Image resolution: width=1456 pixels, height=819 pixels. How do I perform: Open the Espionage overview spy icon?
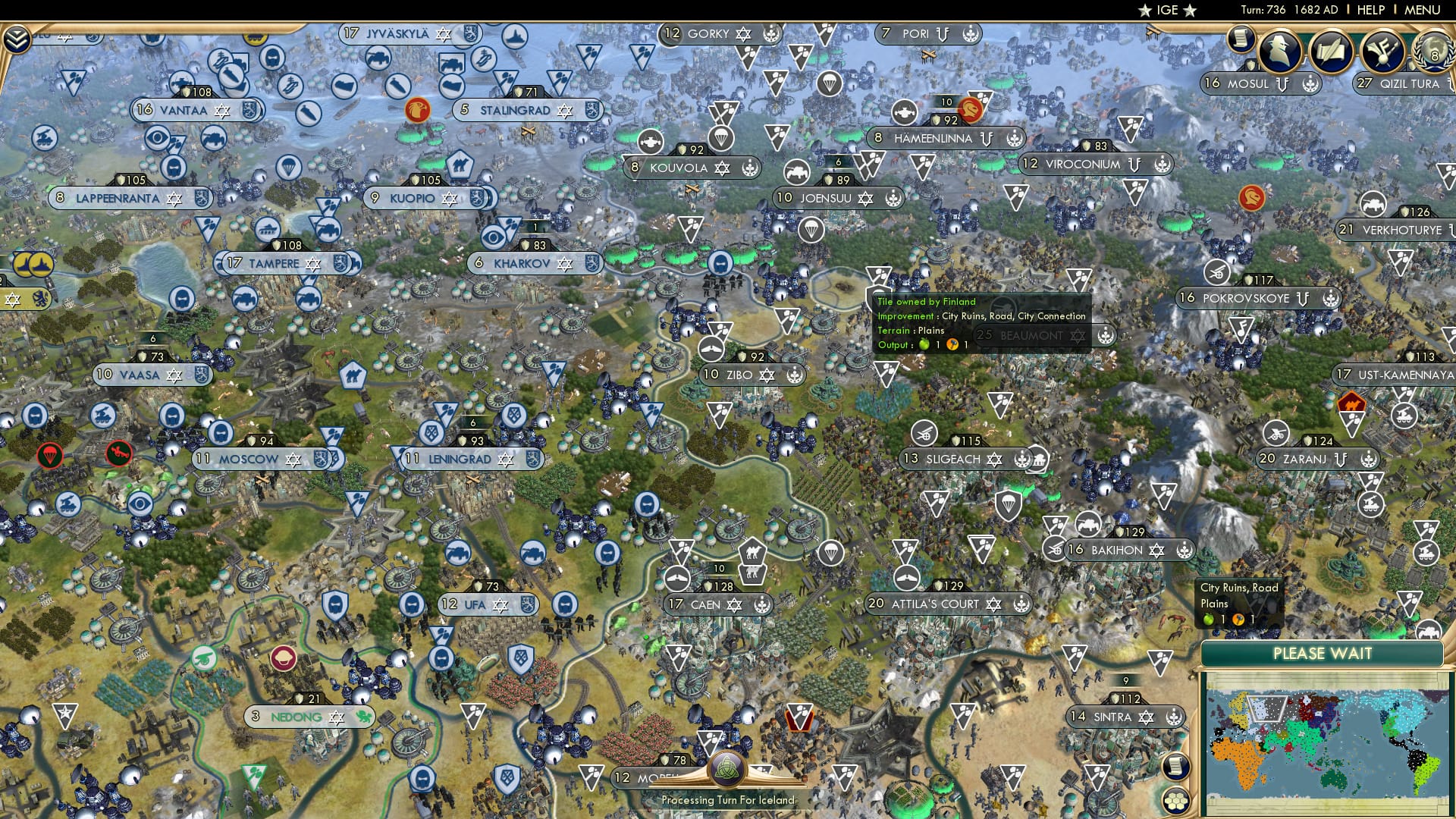(x=1279, y=50)
